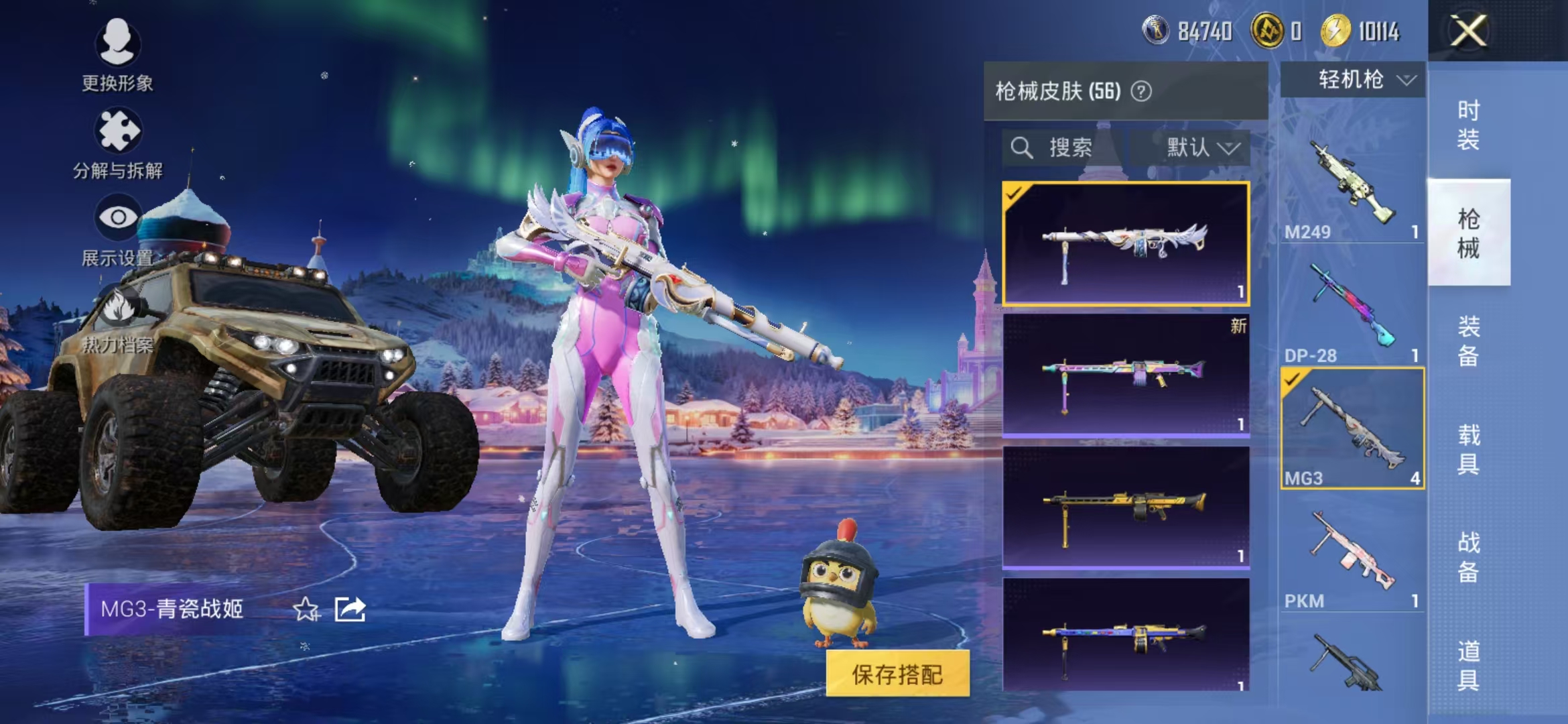Open the 更换形象 avatar change icon
Viewport: 1568px width, 724px height.
[117, 44]
